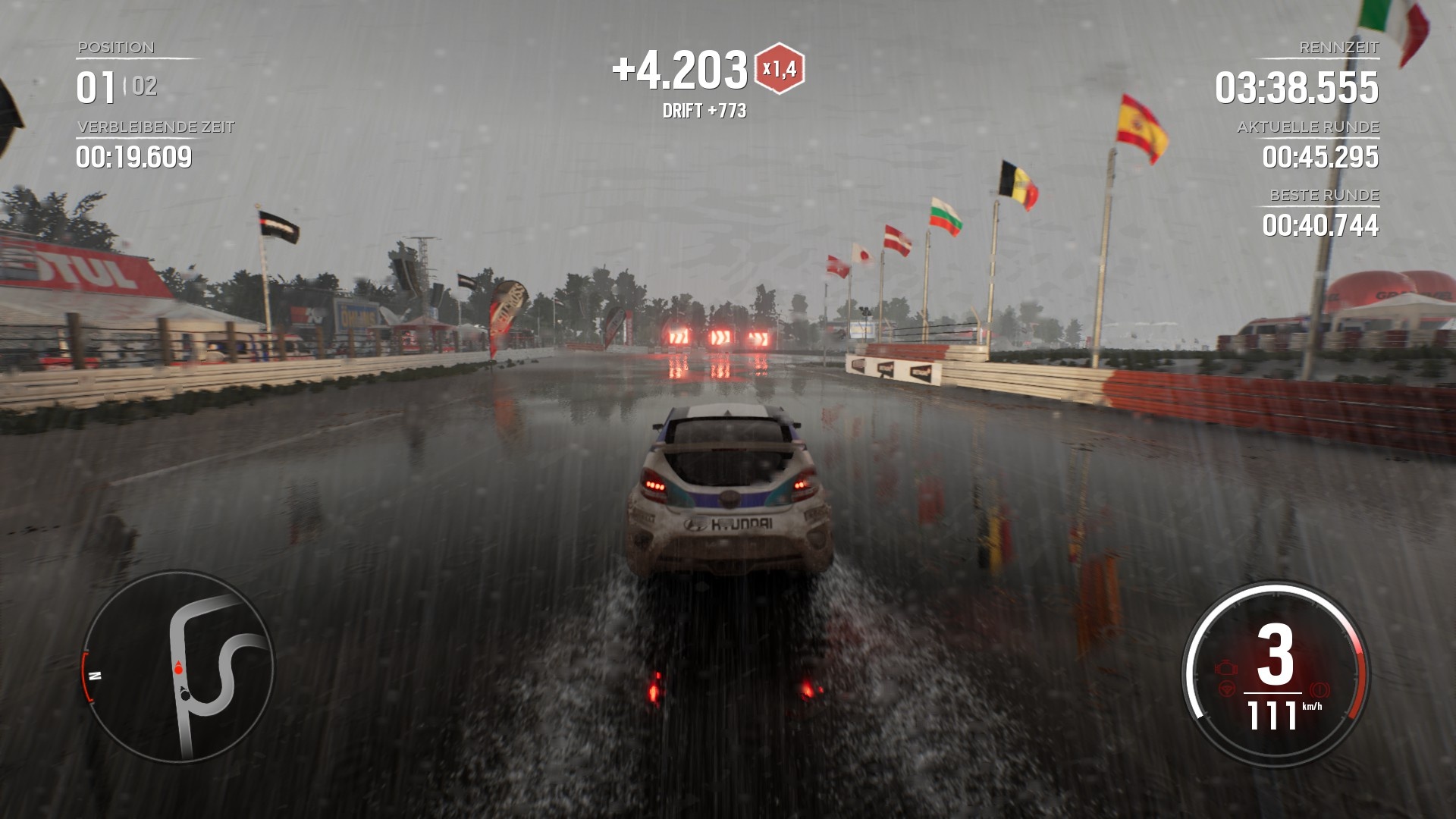This screenshot has width=1456, height=819.
Task: Click the engine damage warning icon
Action: (1226, 667)
